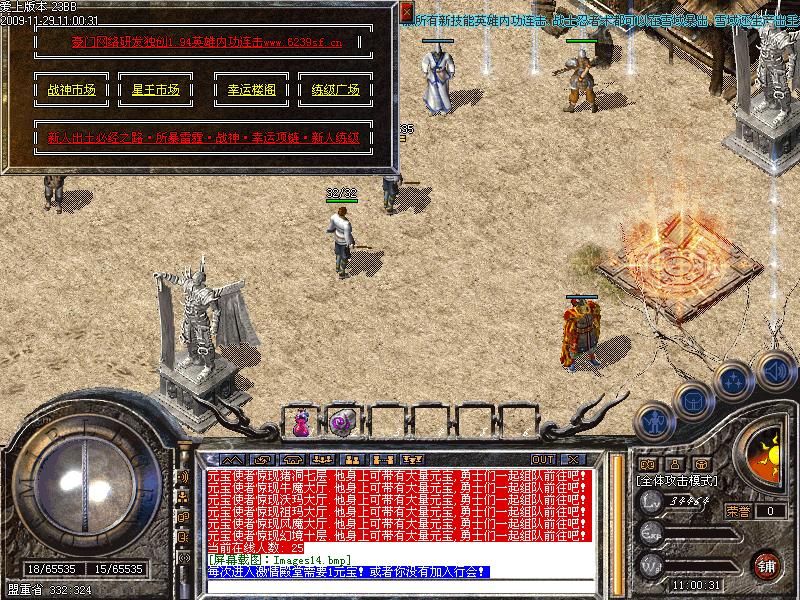The width and height of the screenshot is (800, 600).
Task: Click the OUT button above chat
Action: point(543,460)
